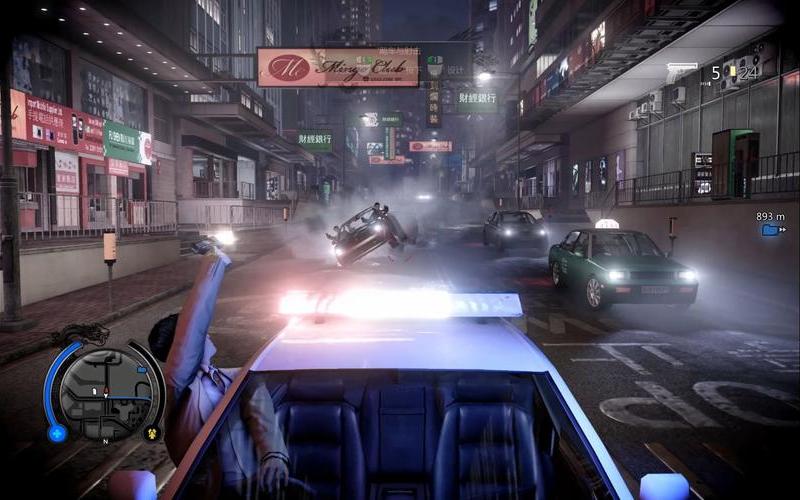Image resolution: width=800 pixels, height=500 pixels.
Task: Click the yellow Face meter icon
Action: click(152, 433)
